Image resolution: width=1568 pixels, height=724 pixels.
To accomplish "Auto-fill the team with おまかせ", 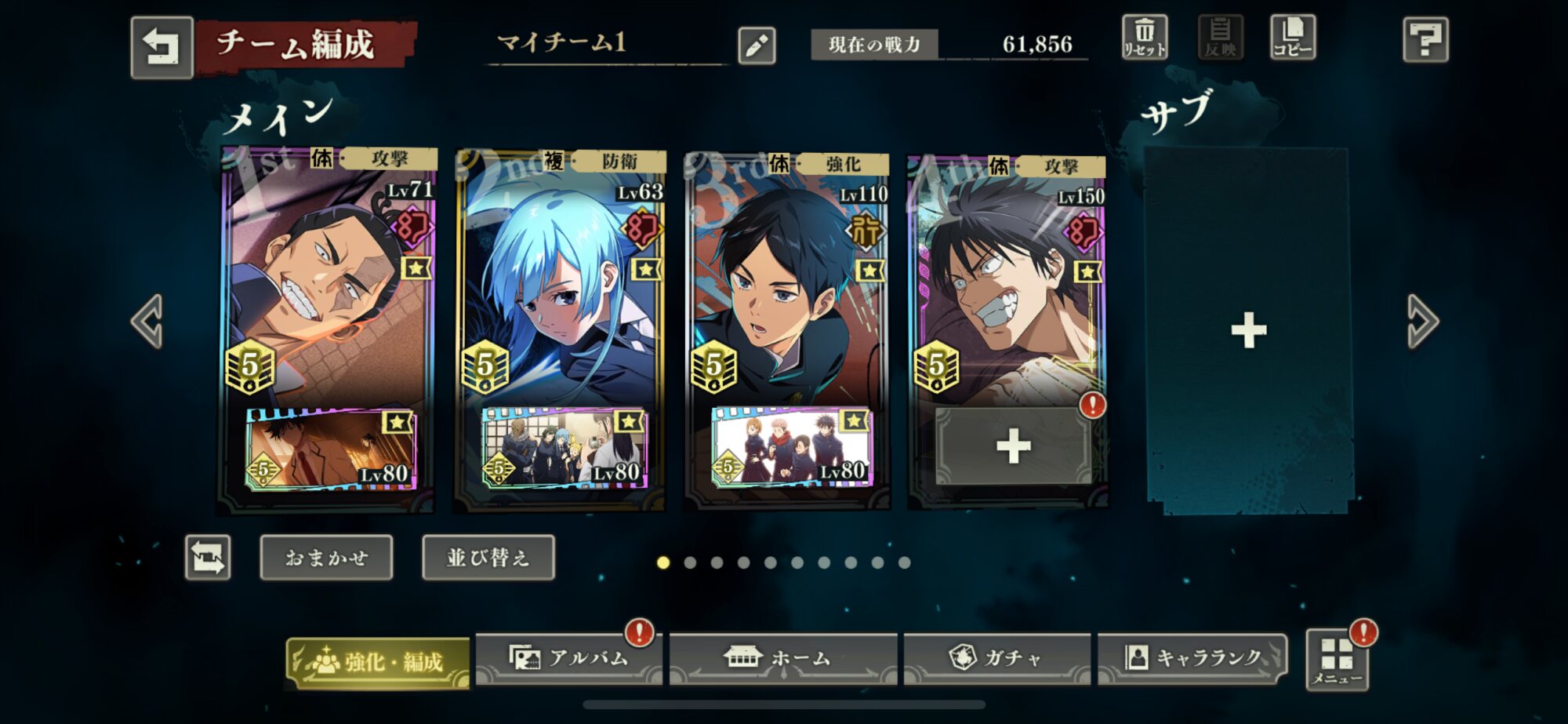I will coord(326,558).
